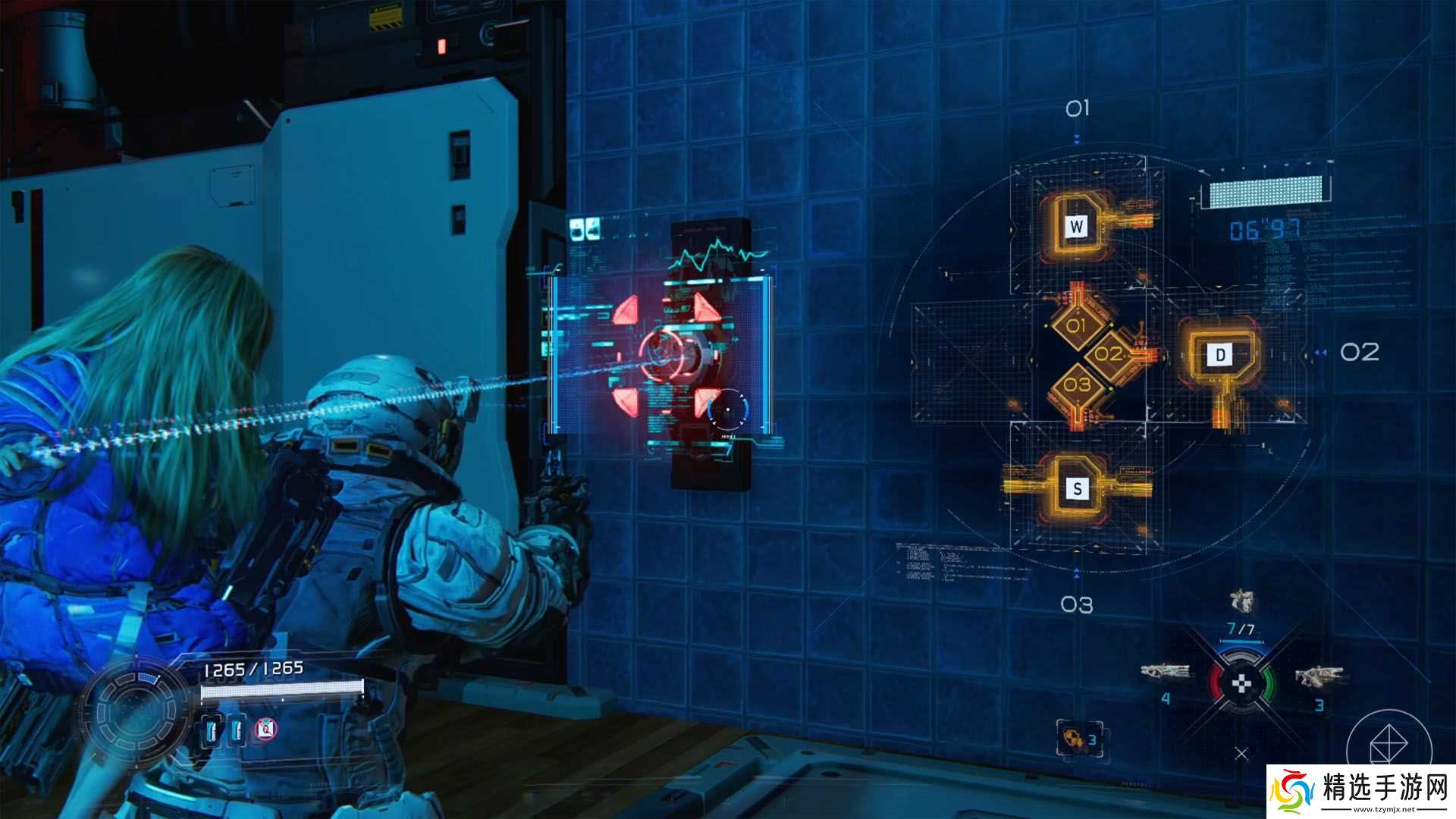The height and width of the screenshot is (819, 1456).
Task: Select the W node on the circuit grid
Action: tap(1078, 225)
